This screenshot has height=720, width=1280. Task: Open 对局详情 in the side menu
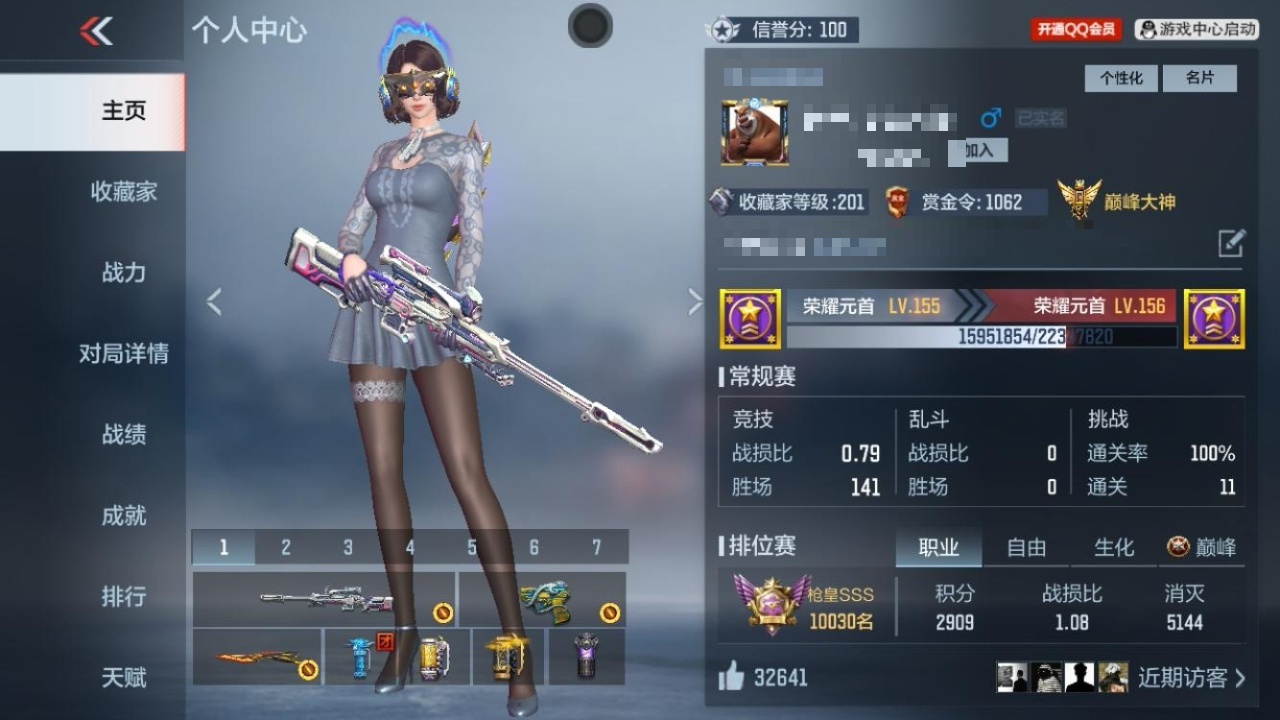pyautogui.click(x=123, y=353)
